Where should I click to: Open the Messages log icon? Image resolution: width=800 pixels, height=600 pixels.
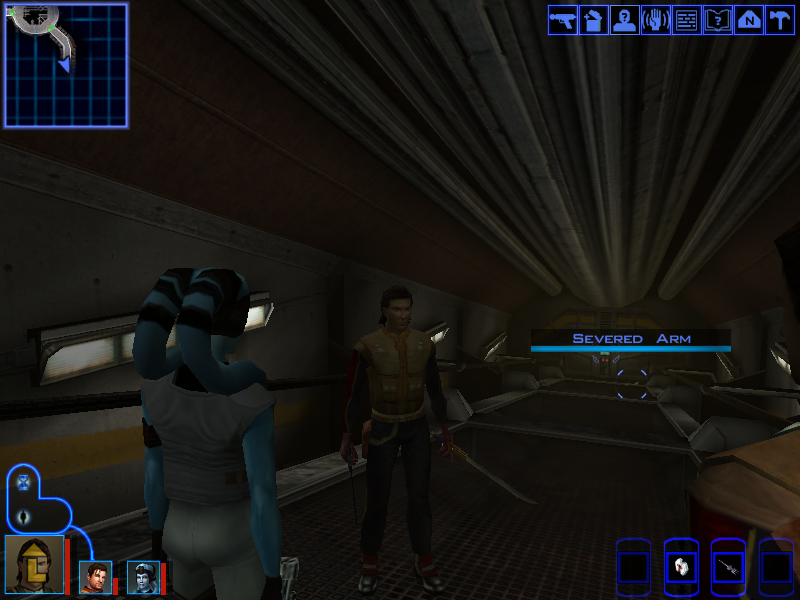pyautogui.click(x=687, y=20)
